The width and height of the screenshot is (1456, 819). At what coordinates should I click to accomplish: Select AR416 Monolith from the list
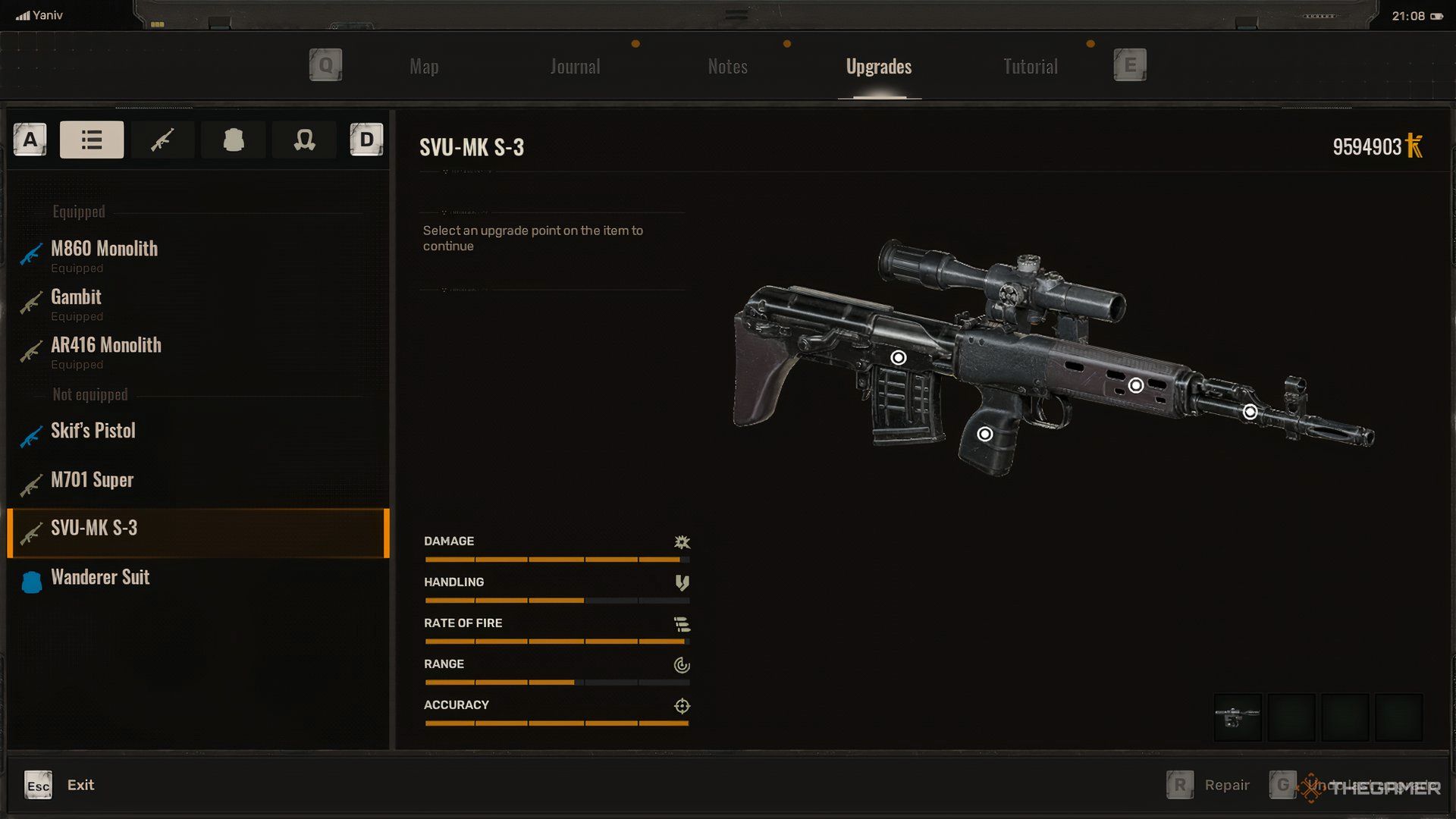(106, 346)
